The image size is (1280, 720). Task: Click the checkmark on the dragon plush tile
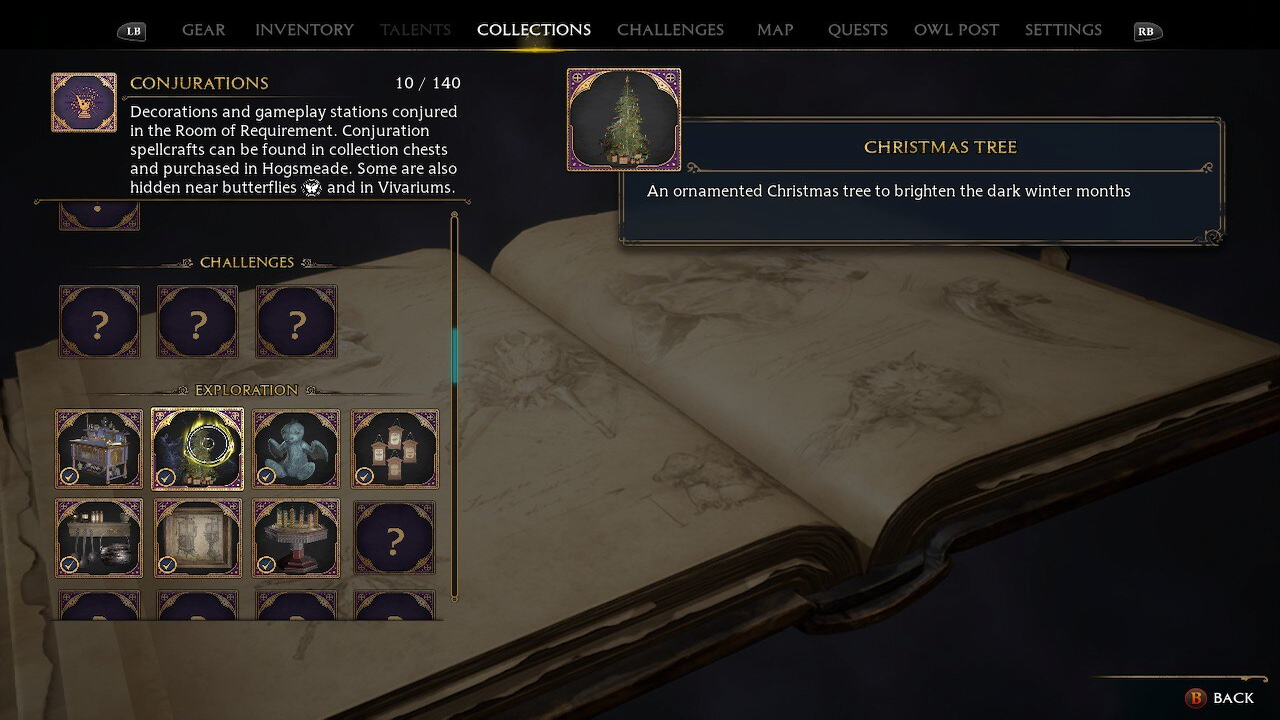coord(265,478)
